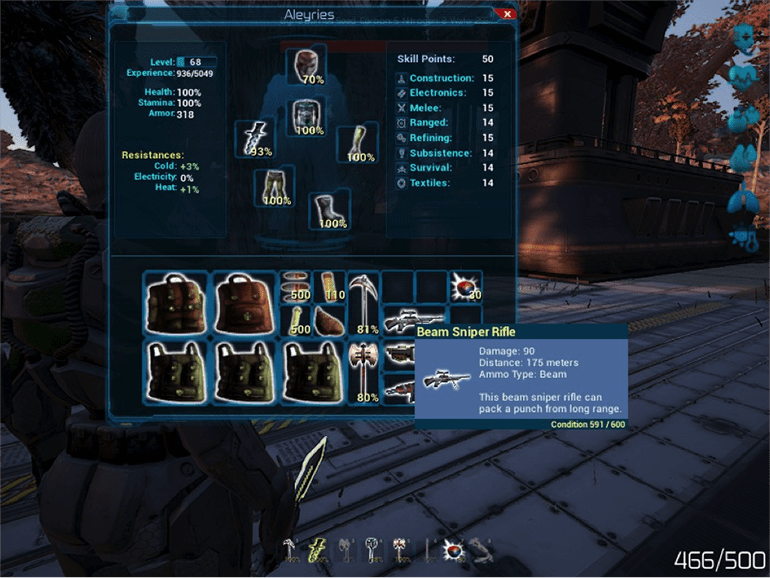Viewport: 770px width, 578px height.
Task: Choose the Survival skill row
Action: [x=430, y=168]
